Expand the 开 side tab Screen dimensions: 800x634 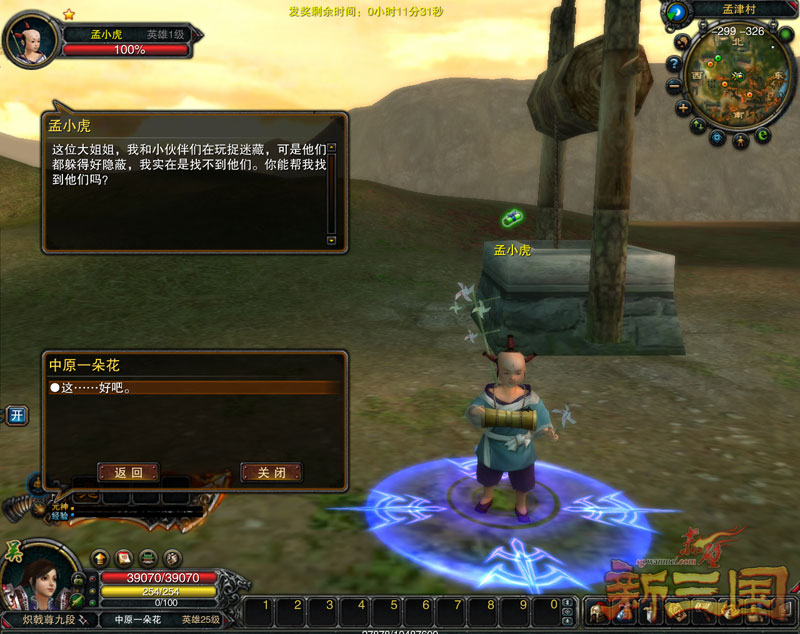coord(16,415)
